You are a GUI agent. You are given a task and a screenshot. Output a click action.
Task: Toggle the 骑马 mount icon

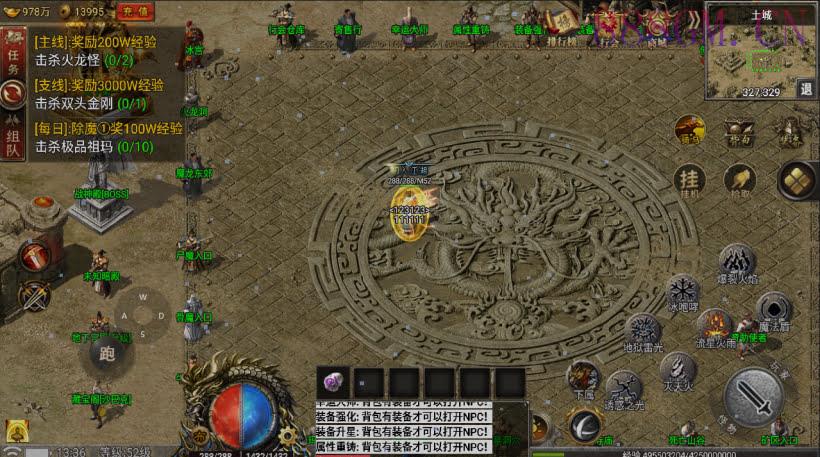pos(690,130)
